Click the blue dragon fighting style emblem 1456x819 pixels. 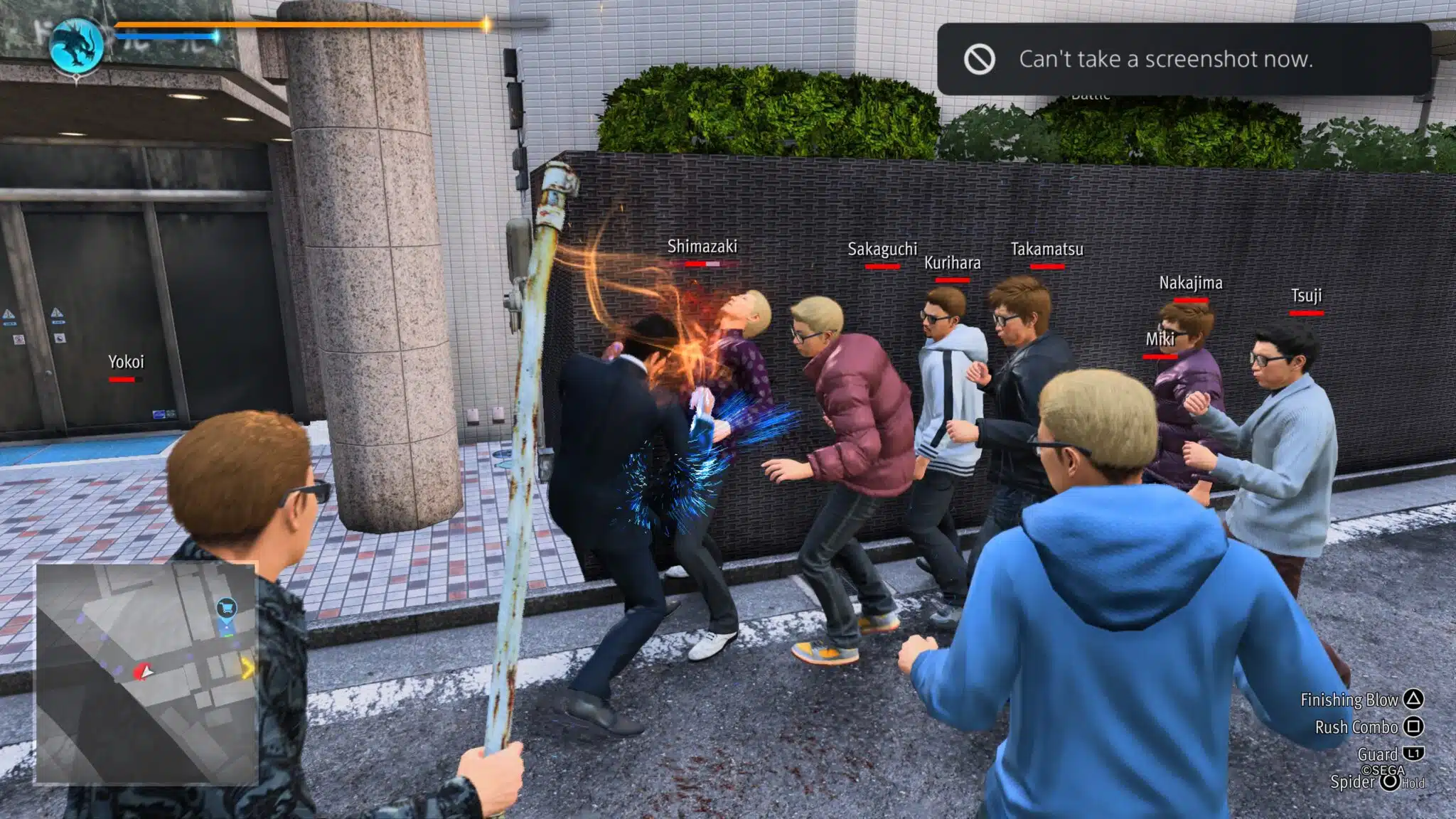tap(77, 45)
